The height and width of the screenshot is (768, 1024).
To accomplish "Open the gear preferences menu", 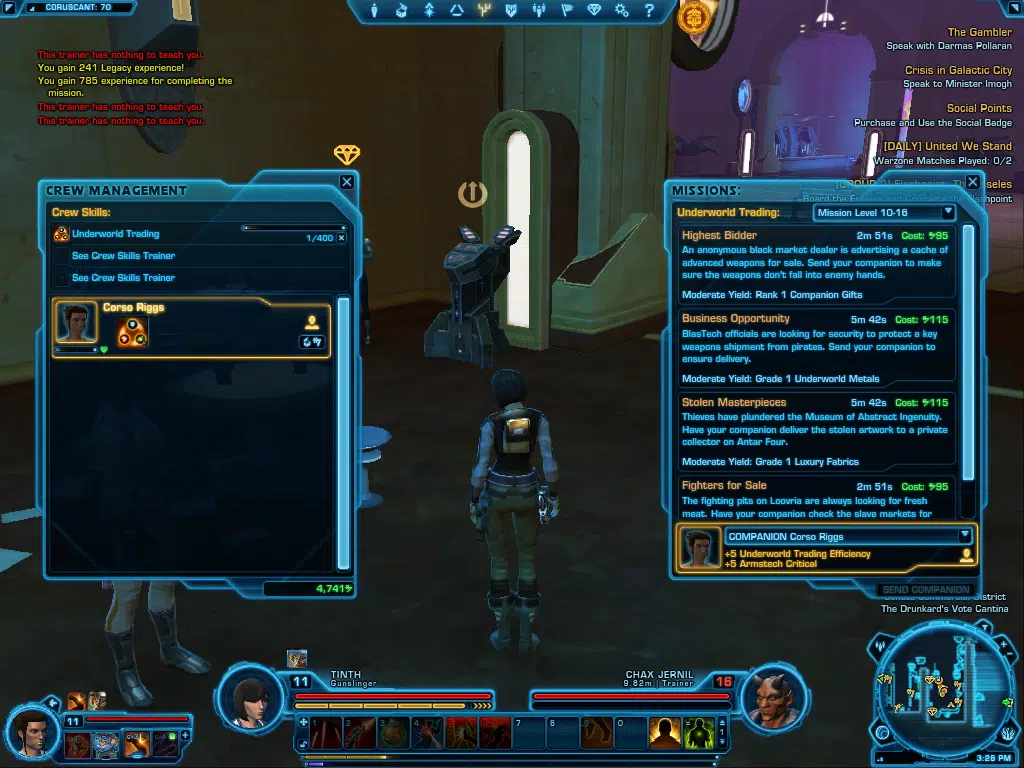I will pos(621,11).
